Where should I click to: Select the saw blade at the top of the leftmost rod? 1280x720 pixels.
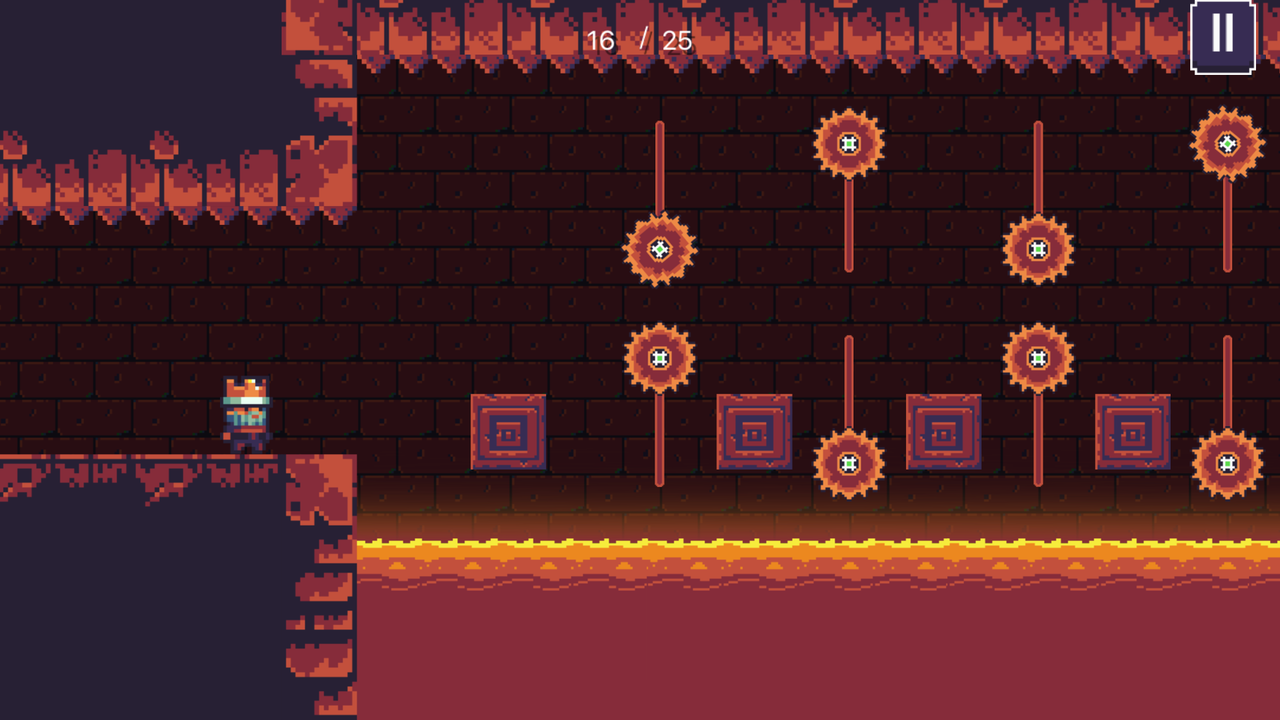point(658,250)
